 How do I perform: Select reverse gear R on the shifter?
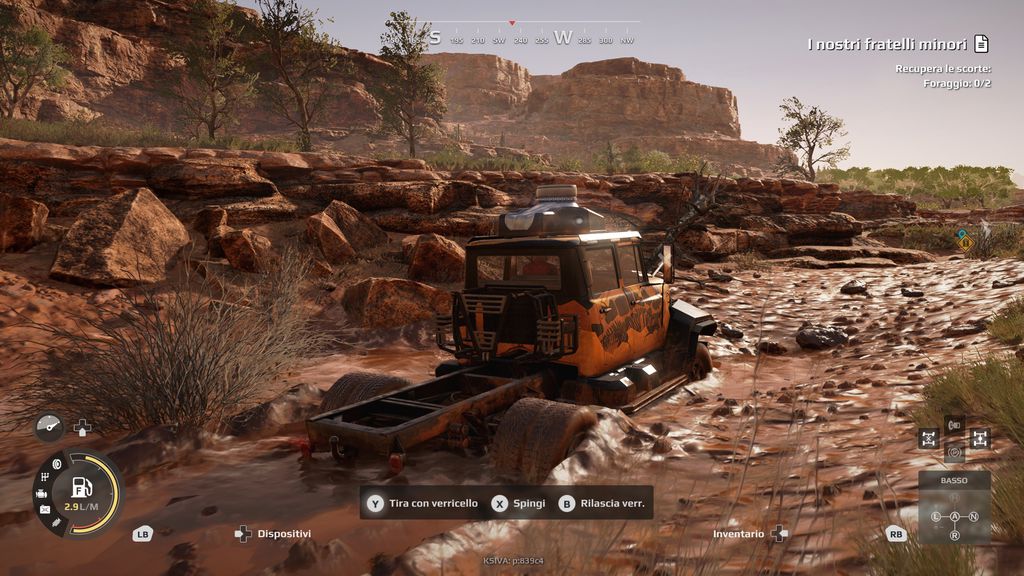coord(954,535)
